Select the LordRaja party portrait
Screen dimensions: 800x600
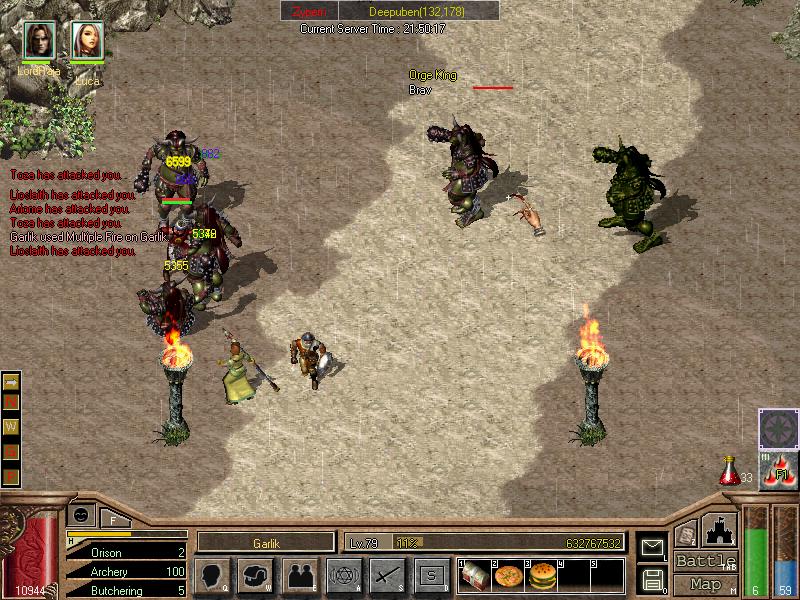click(x=40, y=41)
